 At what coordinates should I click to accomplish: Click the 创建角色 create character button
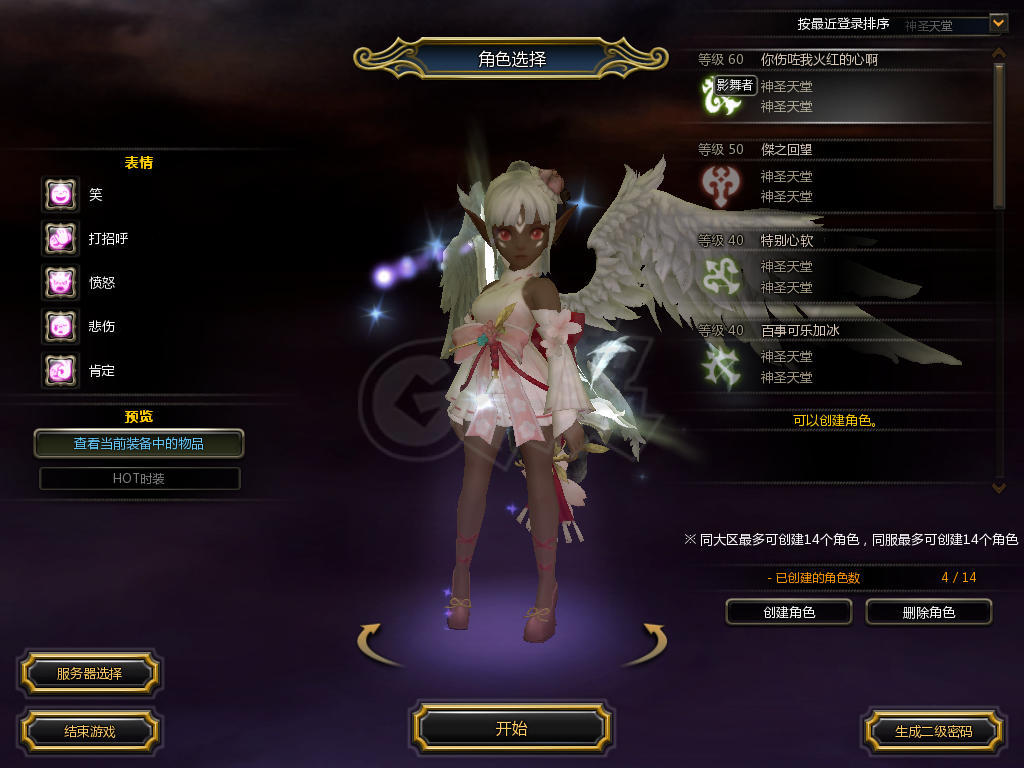[x=788, y=612]
